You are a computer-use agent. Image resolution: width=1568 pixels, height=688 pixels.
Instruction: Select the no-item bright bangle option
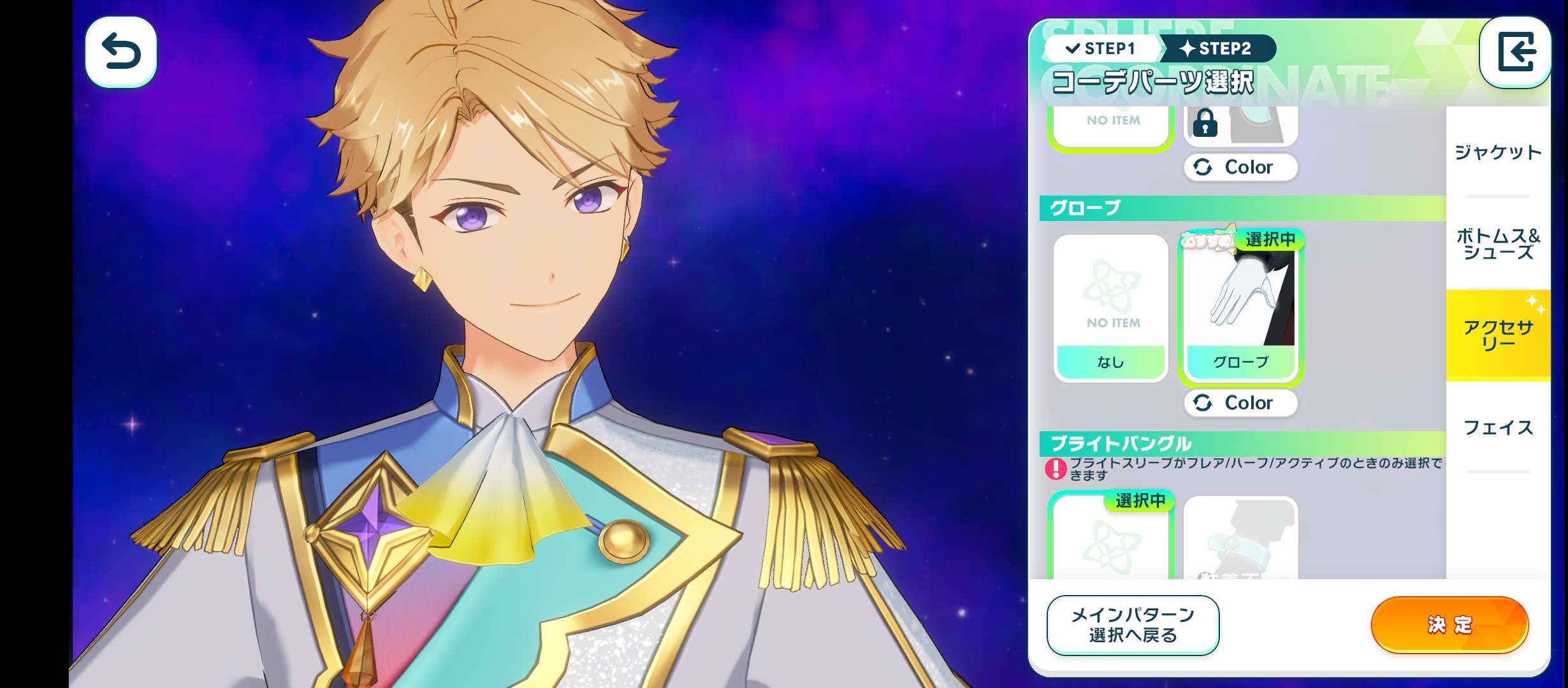[x=1110, y=539]
